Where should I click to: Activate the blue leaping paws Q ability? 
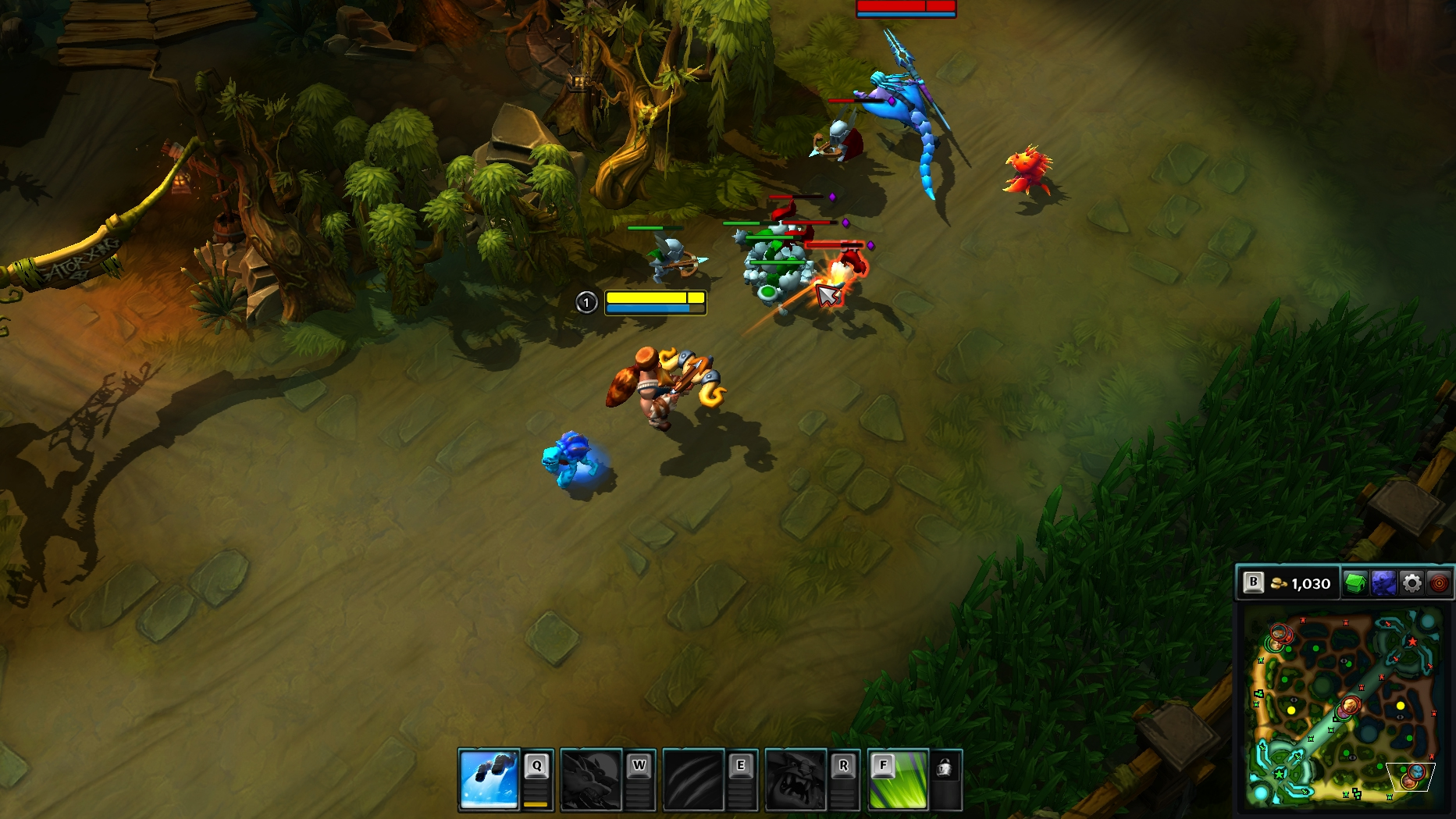pyautogui.click(x=489, y=779)
